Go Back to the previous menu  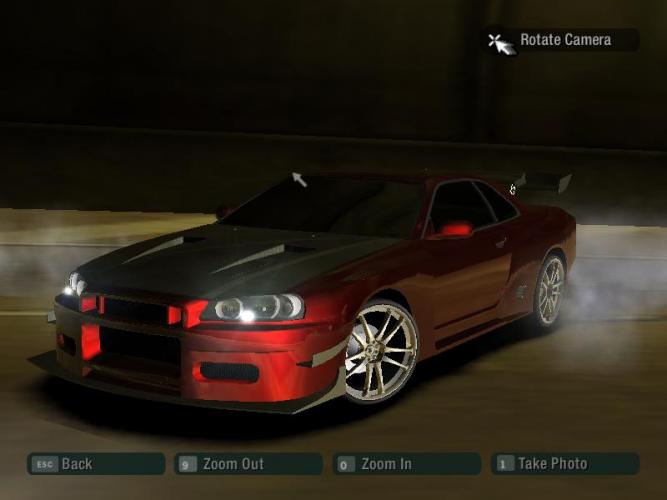click(x=95, y=464)
